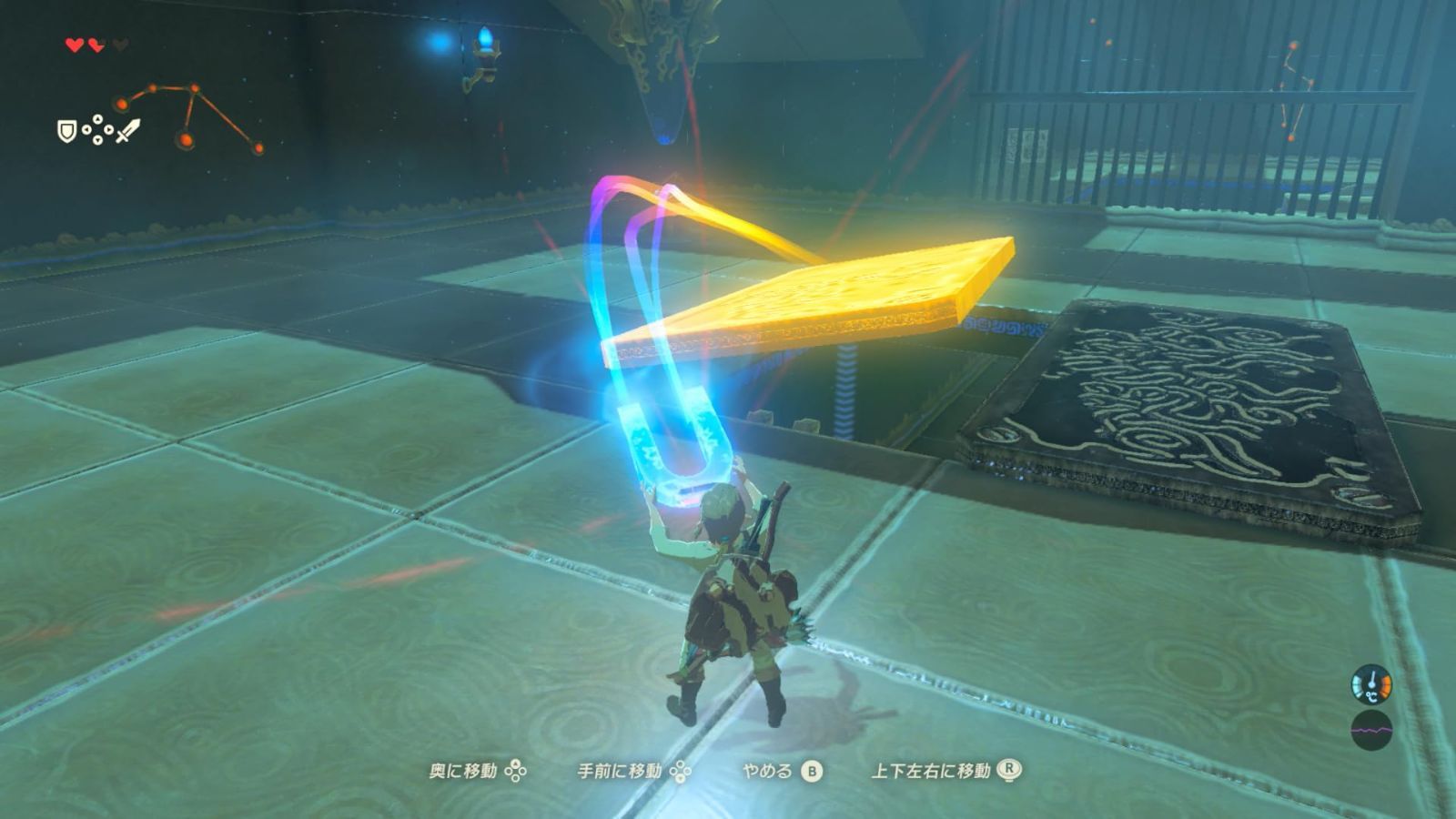This screenshot has height=819, width=1456.
Task: Click the R stick icon beside 上下左右に移動
Action: [x=1010, y=771]
